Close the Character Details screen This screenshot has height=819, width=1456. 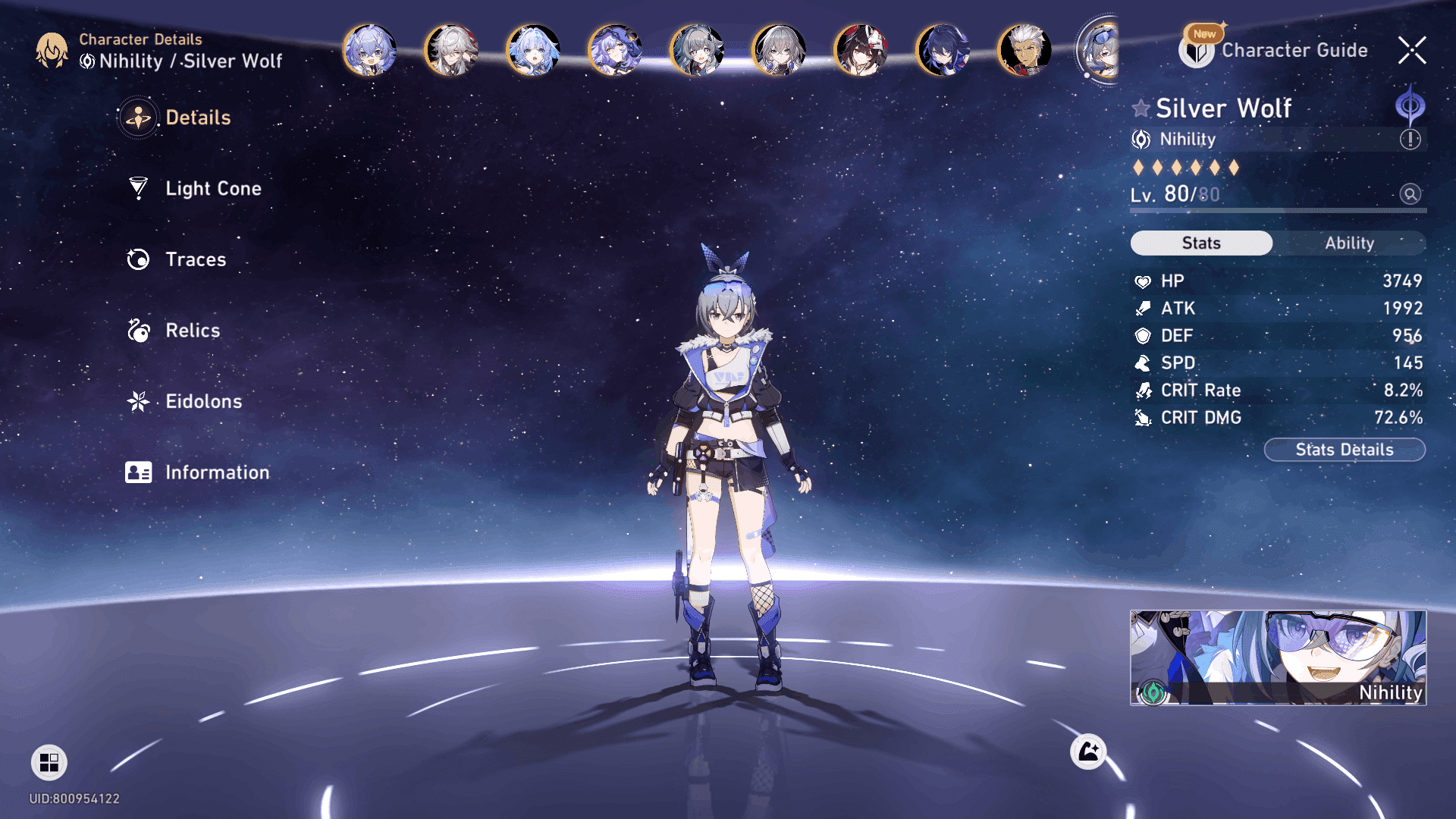click(x=1412, y=51)
